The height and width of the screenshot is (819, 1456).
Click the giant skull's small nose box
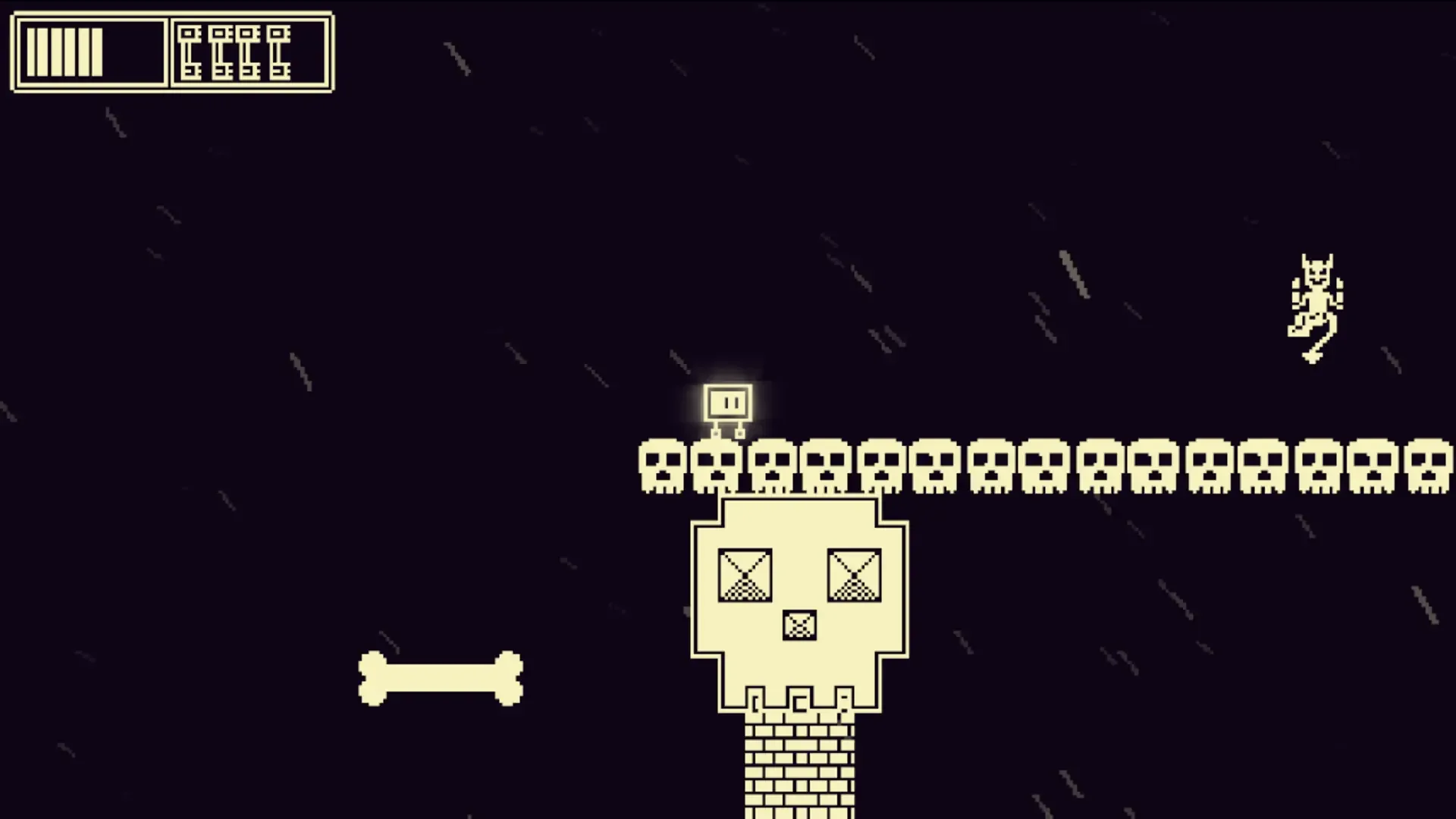click(x=799, y=624)
